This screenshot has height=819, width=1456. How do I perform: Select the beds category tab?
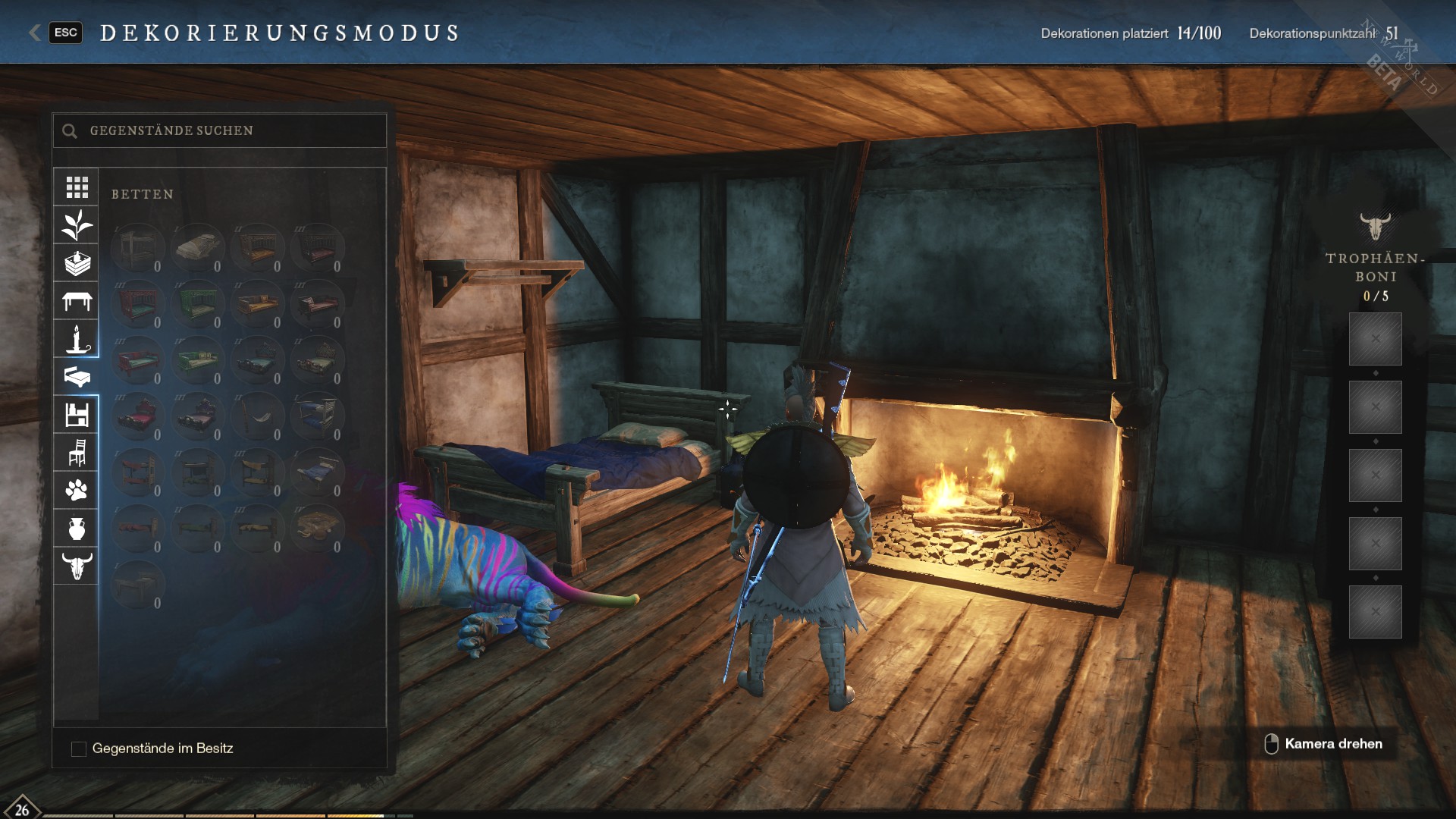pyautogui.click(x=77, y=377)
